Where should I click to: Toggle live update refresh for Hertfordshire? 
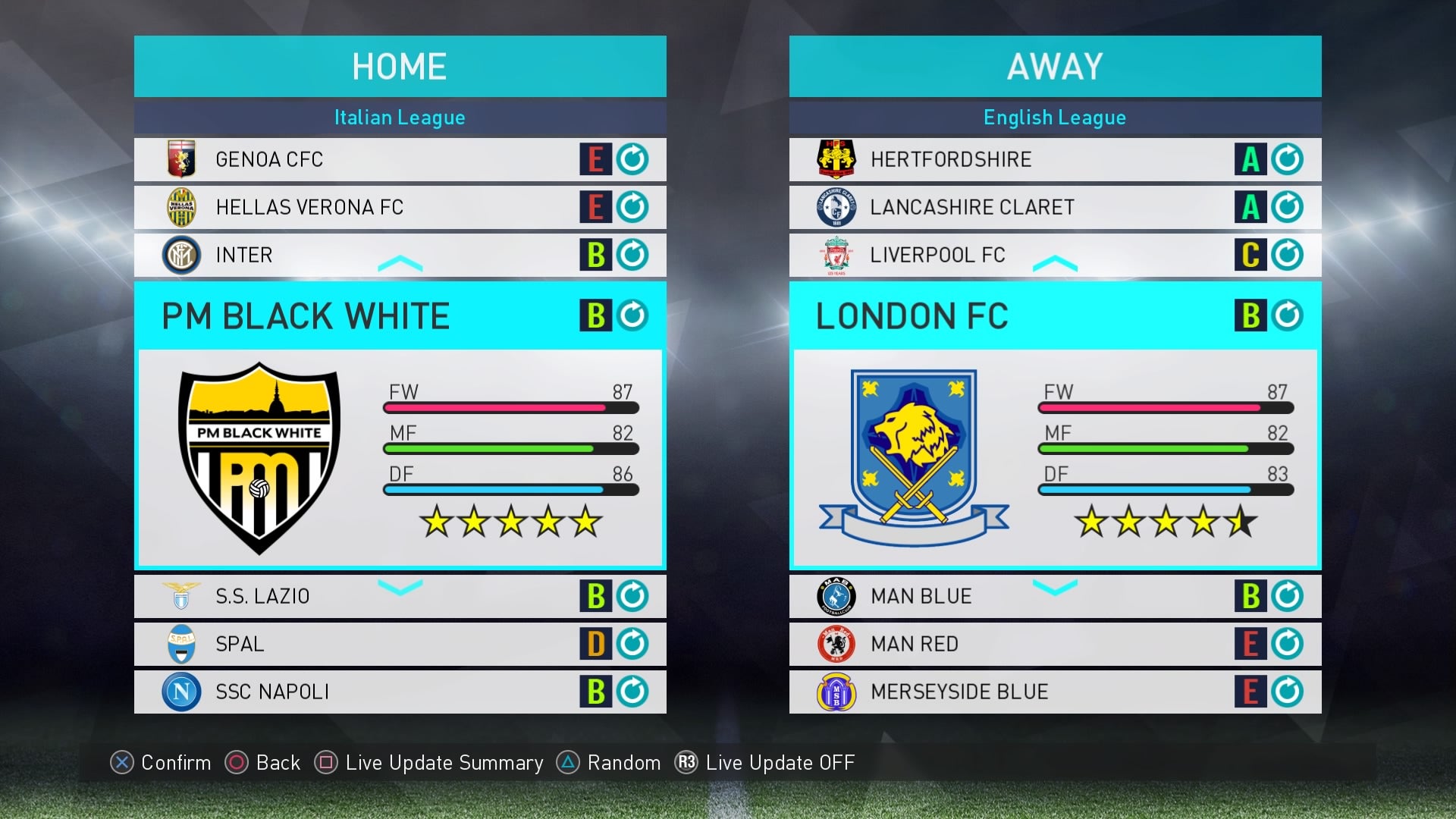tap(1289, 159)
